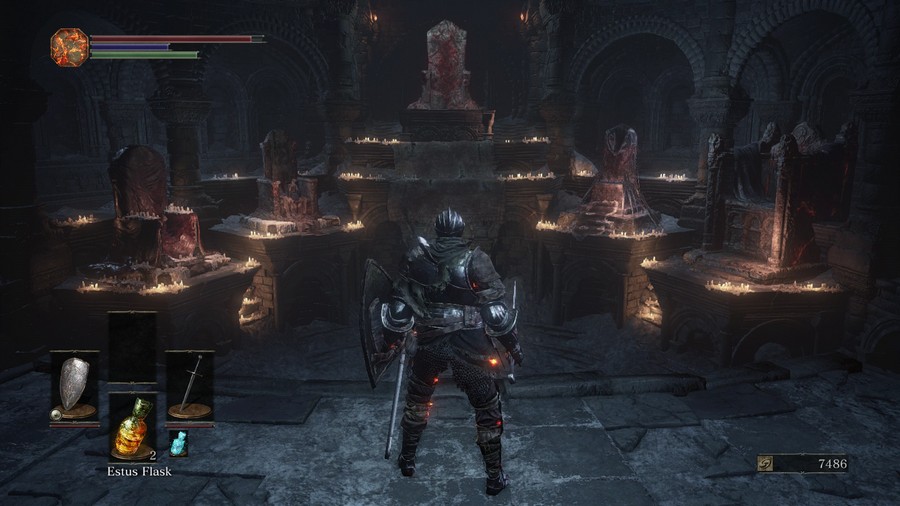The height and width of the screenshot is (506, 900).
Task: Click the small blue flask icon
Action: (178, 442)
